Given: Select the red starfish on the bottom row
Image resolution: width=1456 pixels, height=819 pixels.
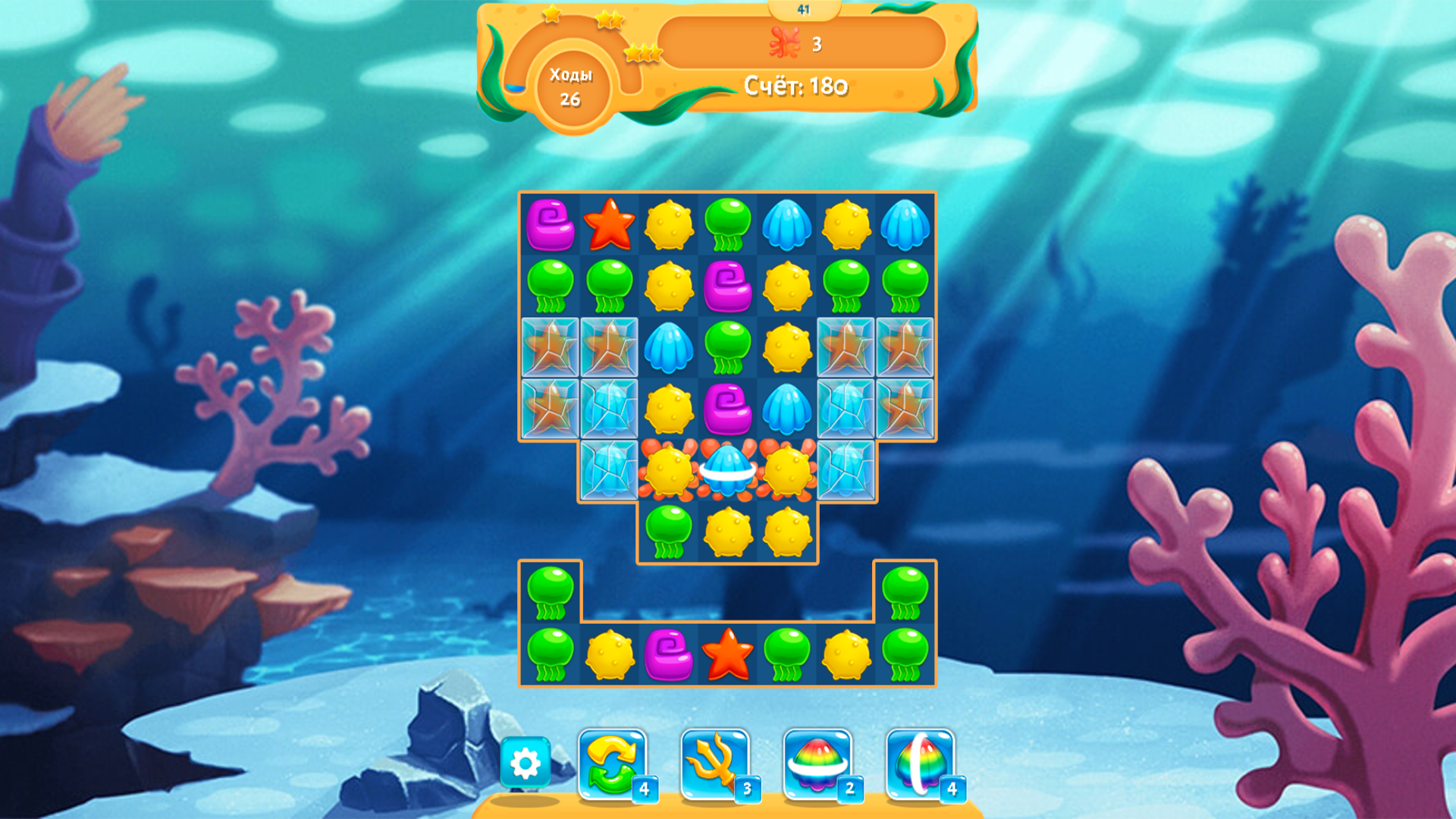Looking at the screenshot, I should (x=728, y=658).
